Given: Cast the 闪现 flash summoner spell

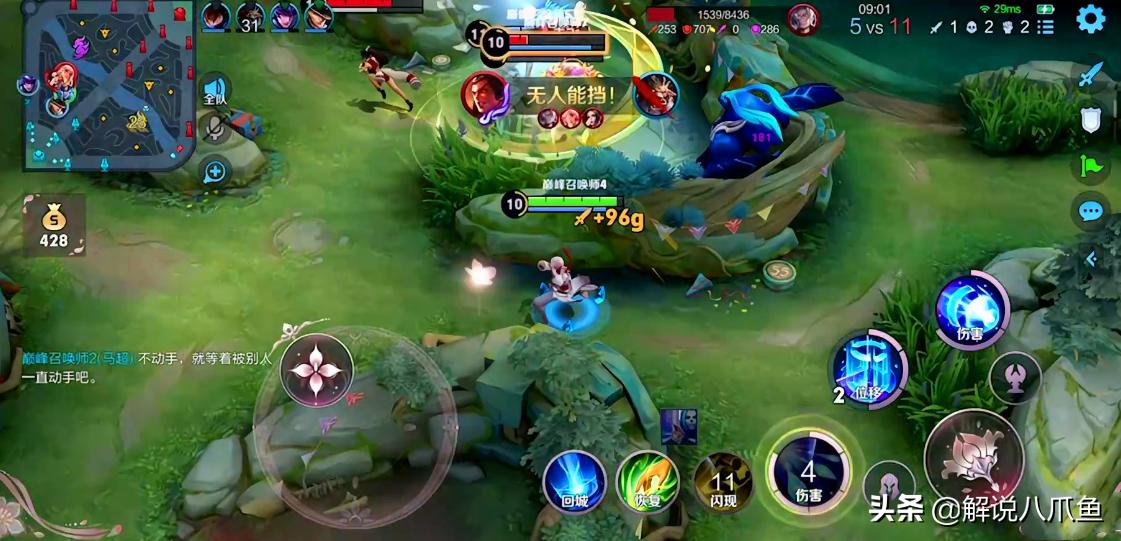Looking at the screenshot, I should [723, 483].
